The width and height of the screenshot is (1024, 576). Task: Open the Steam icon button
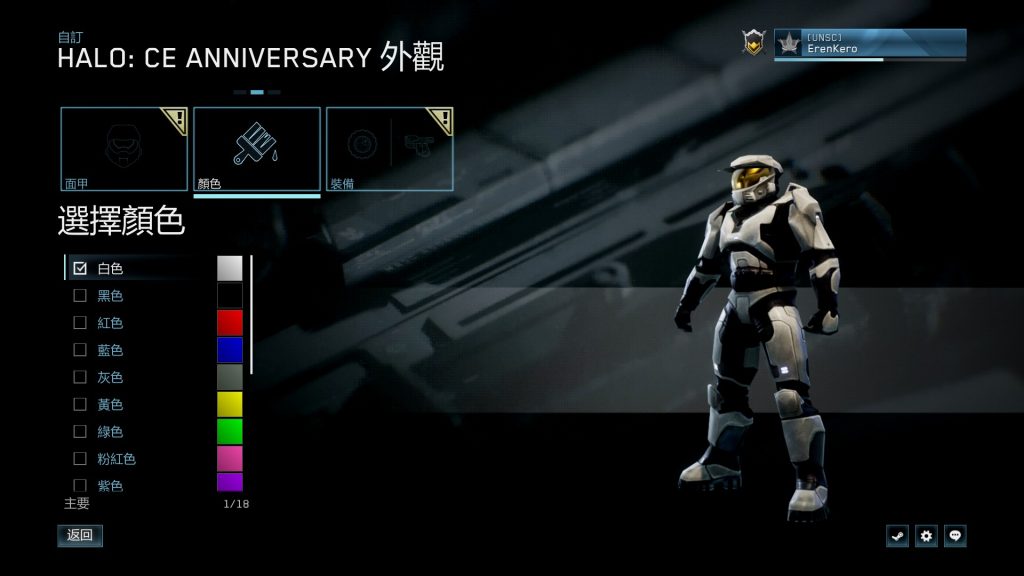point(897,536)
